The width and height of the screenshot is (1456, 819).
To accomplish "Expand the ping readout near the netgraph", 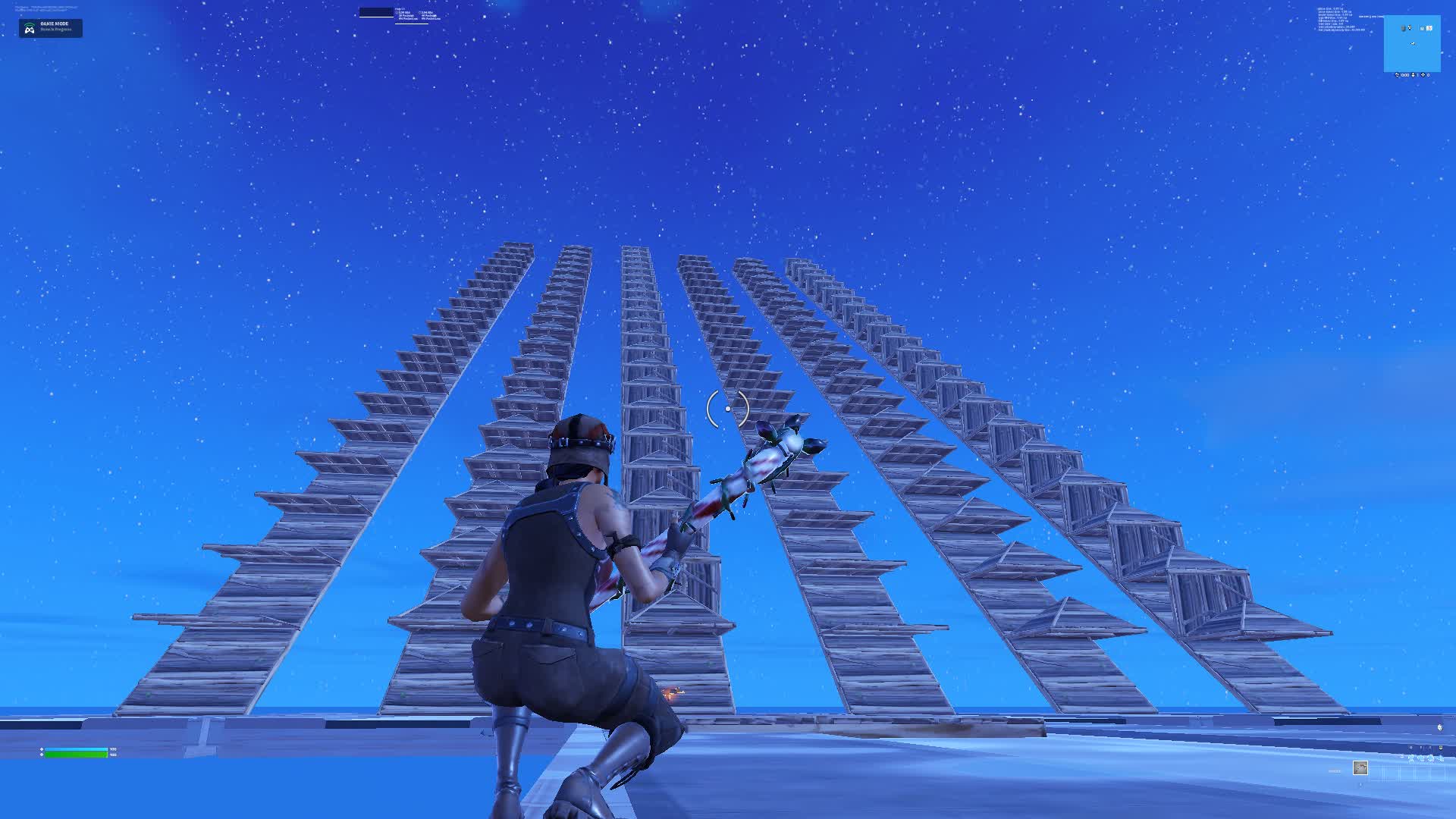I will pyautogui.click(x=400, y=9).
